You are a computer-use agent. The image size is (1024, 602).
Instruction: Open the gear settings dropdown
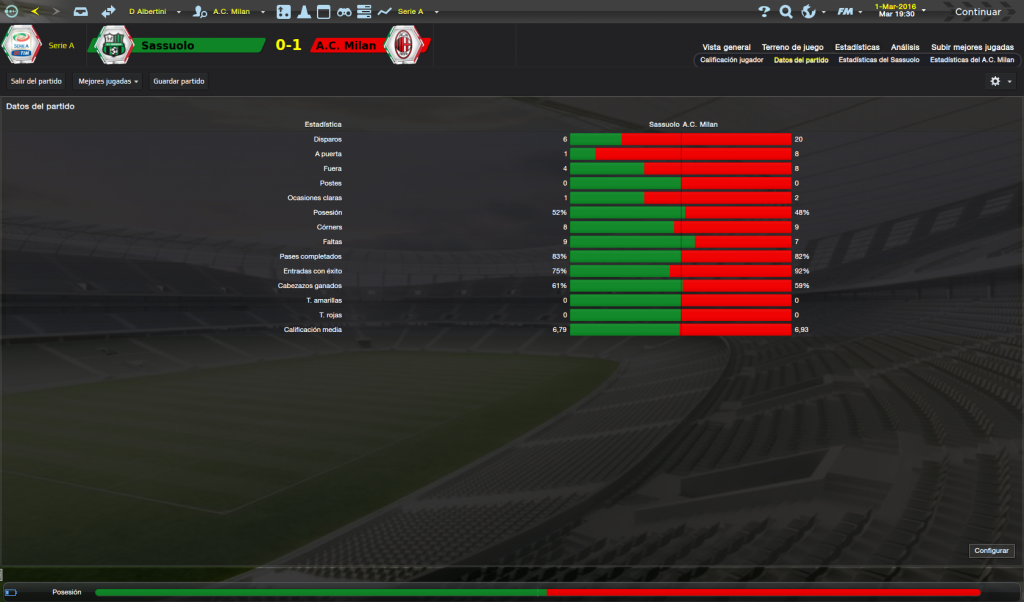click(1000, 81)
